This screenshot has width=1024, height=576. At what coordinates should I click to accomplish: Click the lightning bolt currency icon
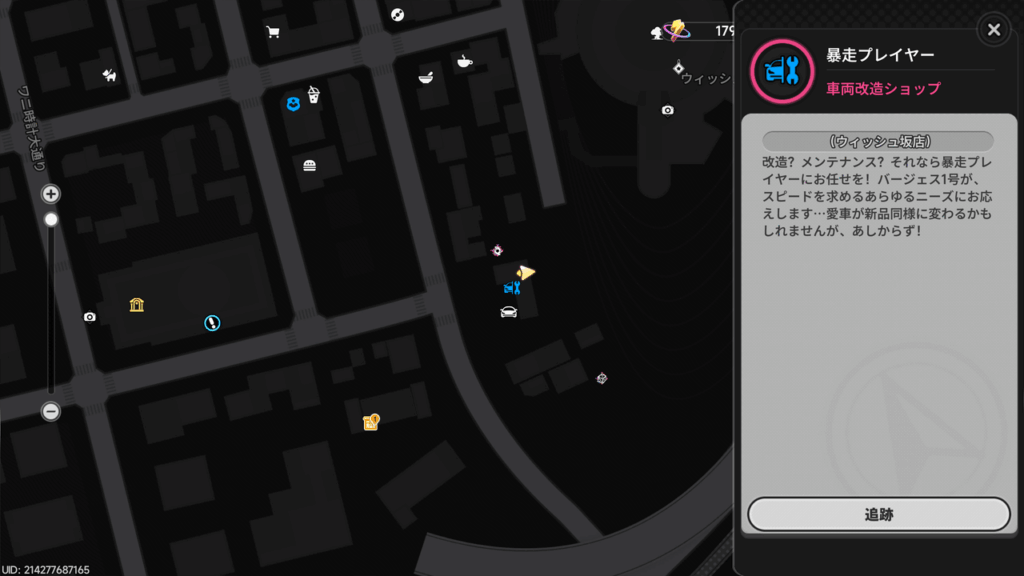678,30
